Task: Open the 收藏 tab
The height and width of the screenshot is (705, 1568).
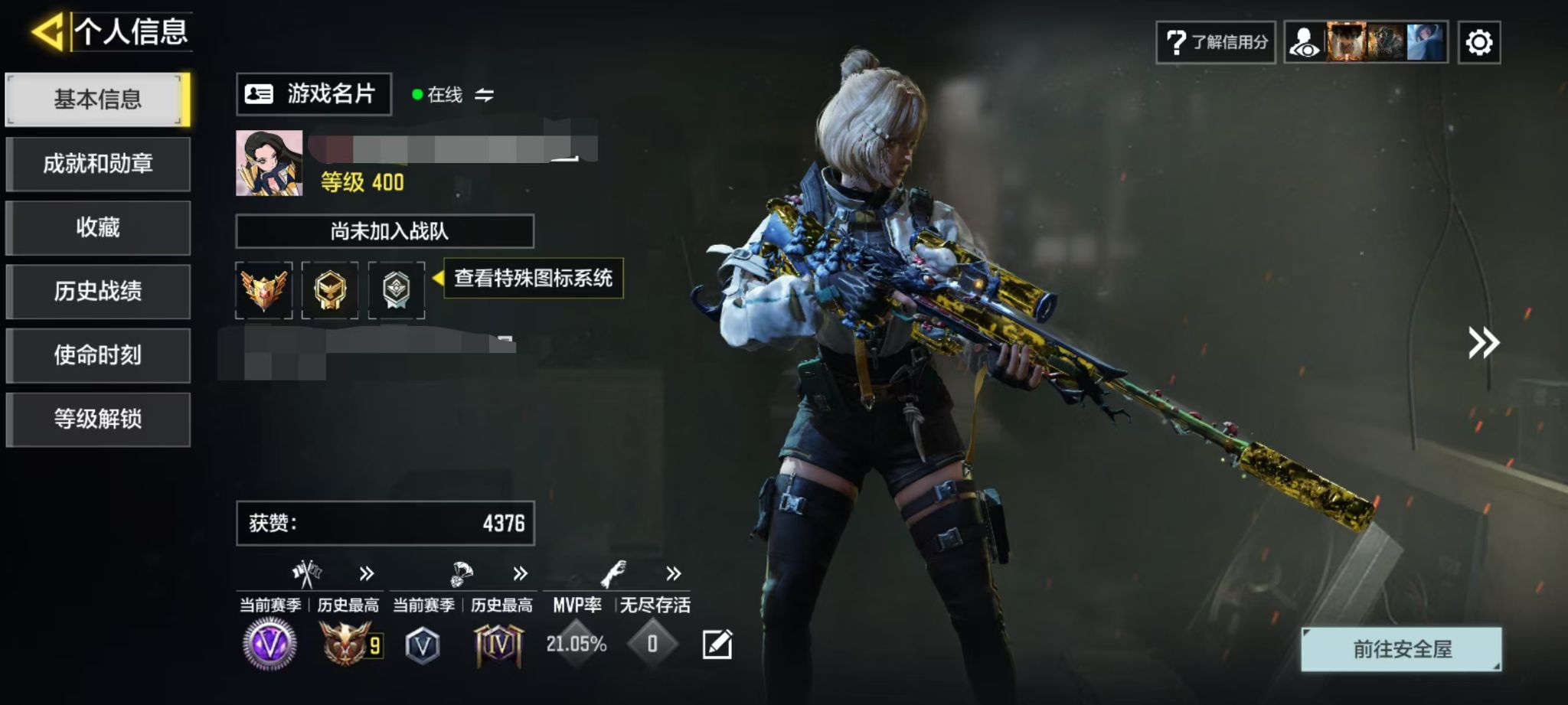Action: click(97, 227)
